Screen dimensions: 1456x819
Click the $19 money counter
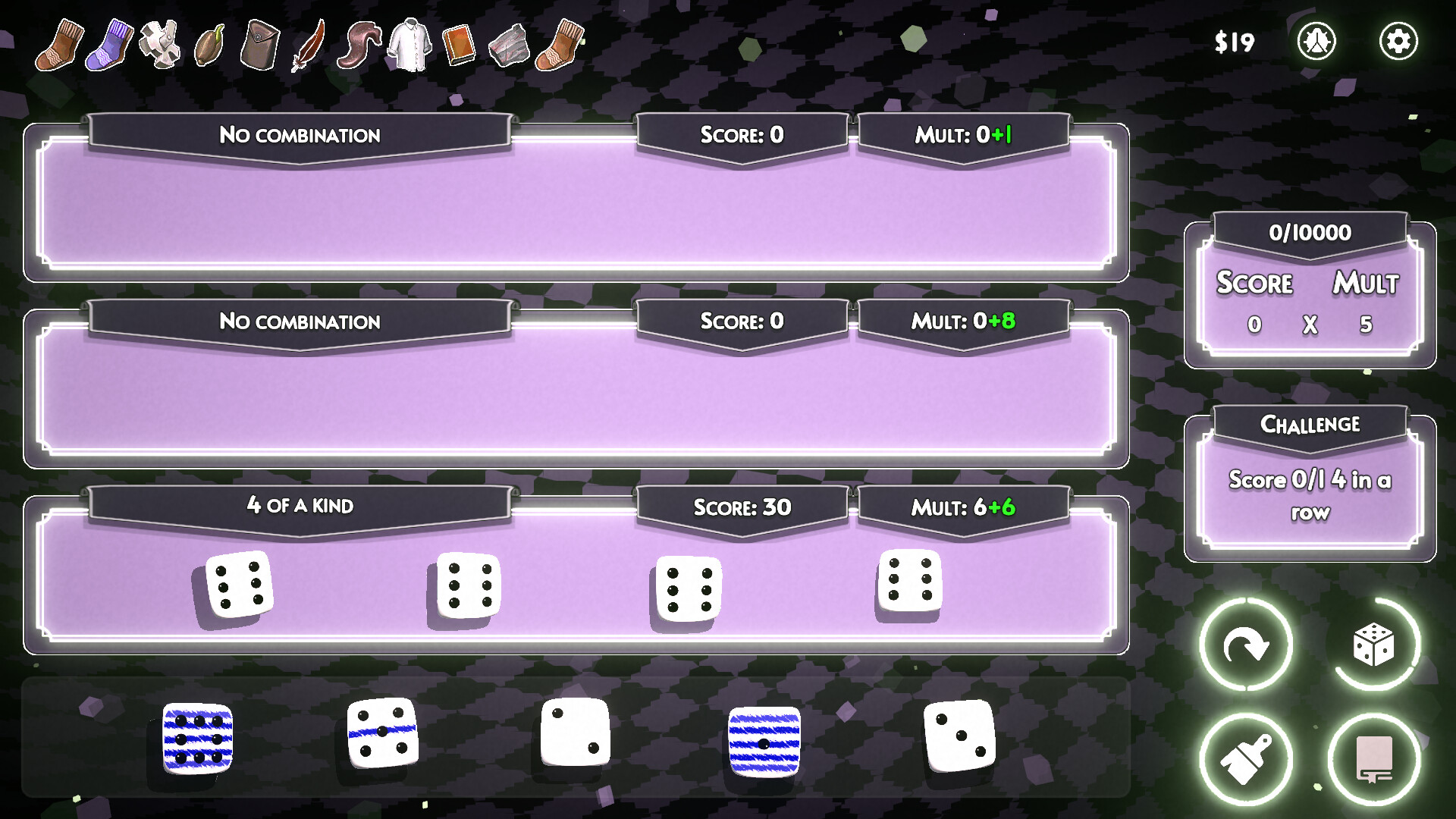tap(1234, 41)
